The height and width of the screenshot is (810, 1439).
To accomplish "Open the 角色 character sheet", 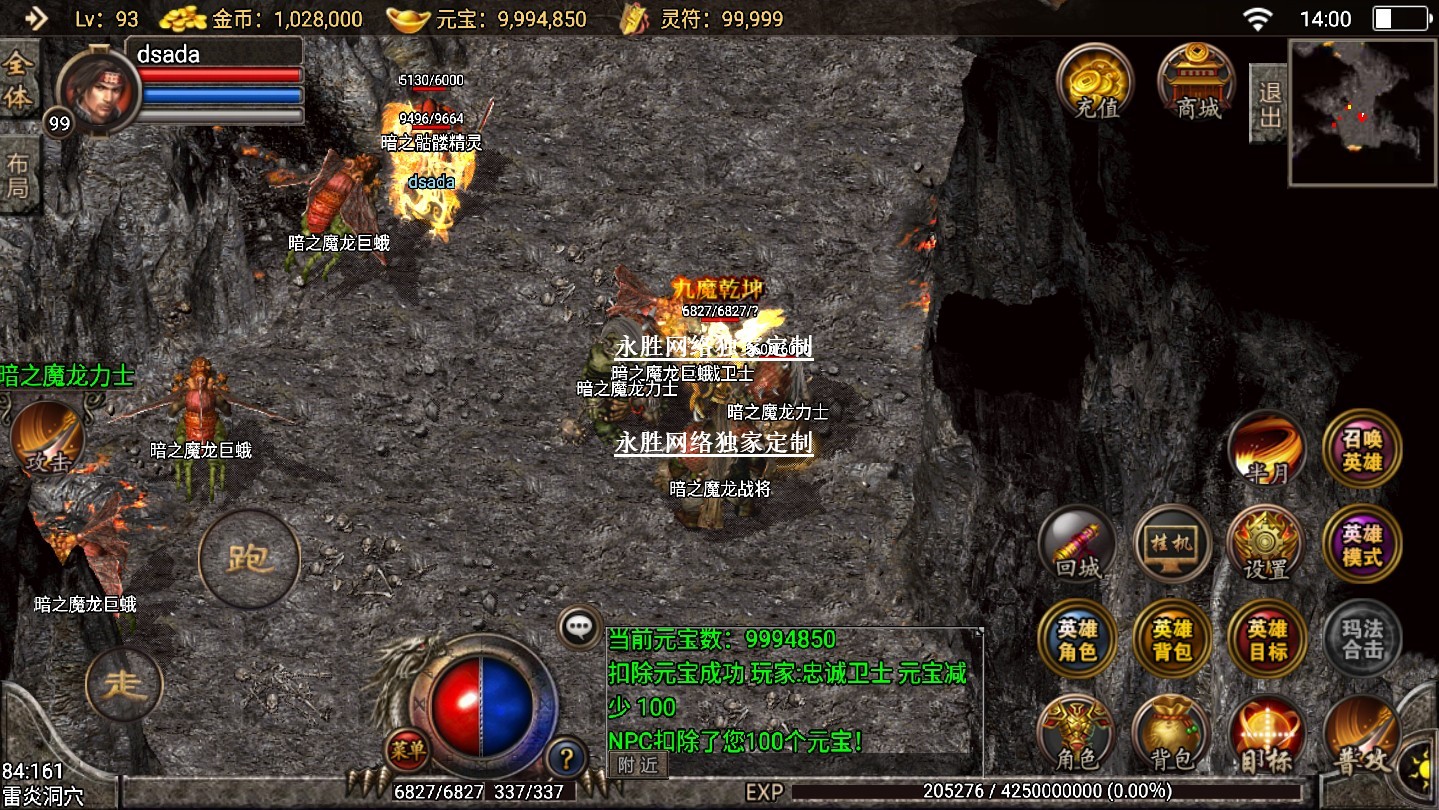I will (1077, 733).
